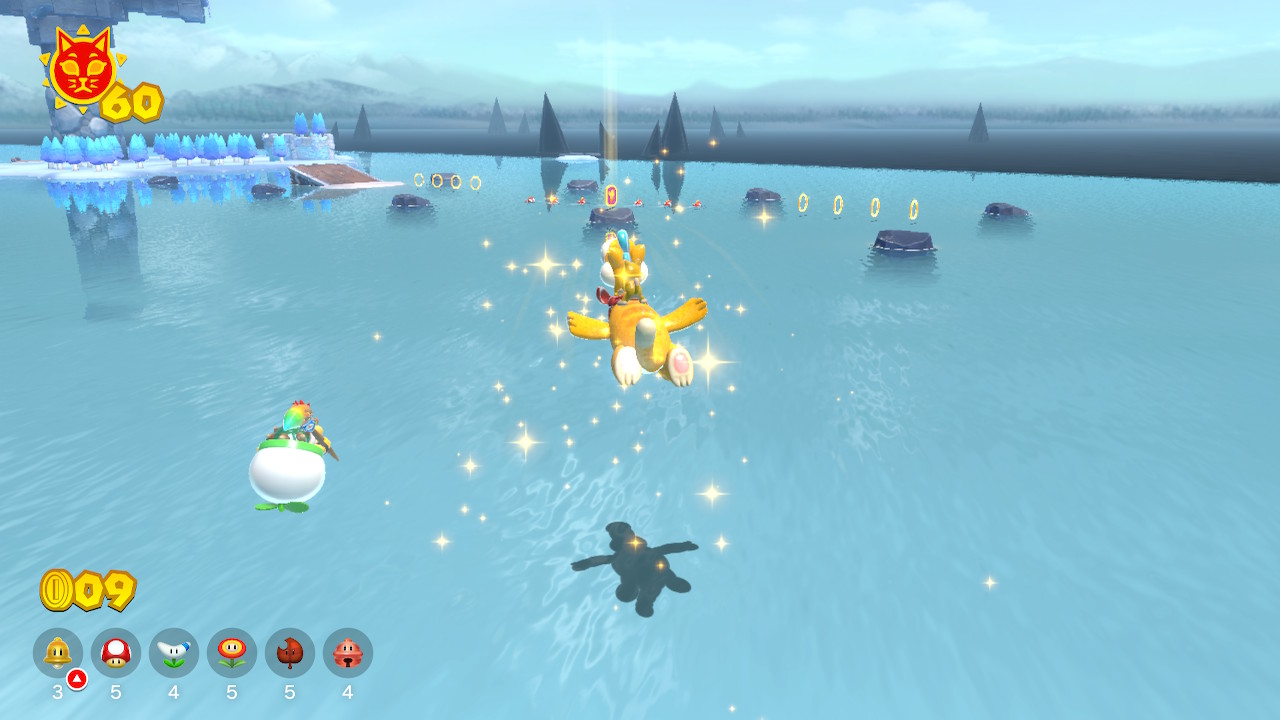This screenshot has width=1280, height=720.
Task: Pick the Boomerang Flower reserve slot
Action: click(174, 653)
